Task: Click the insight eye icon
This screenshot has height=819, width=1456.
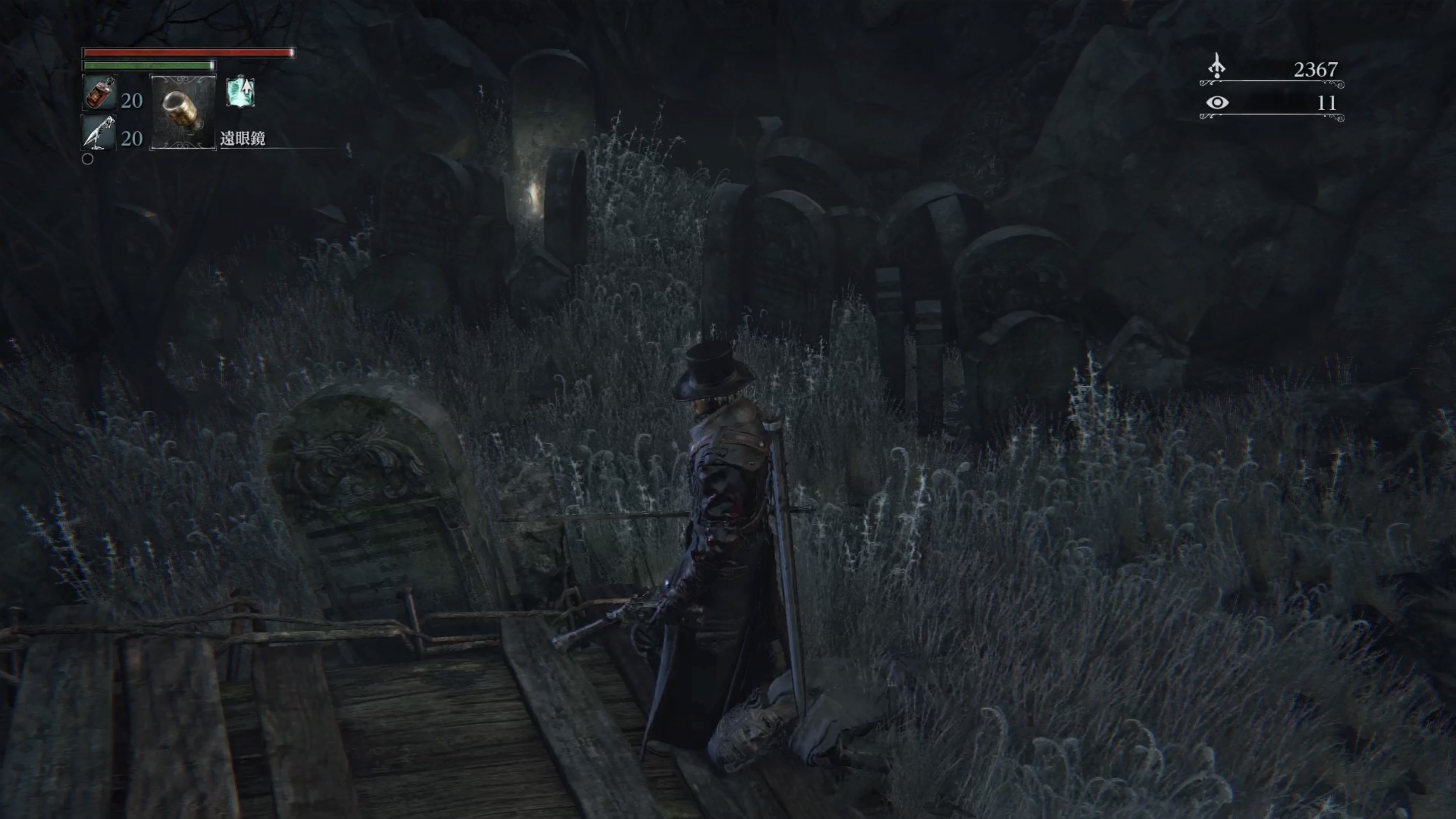Action: tap(1216, 102)
